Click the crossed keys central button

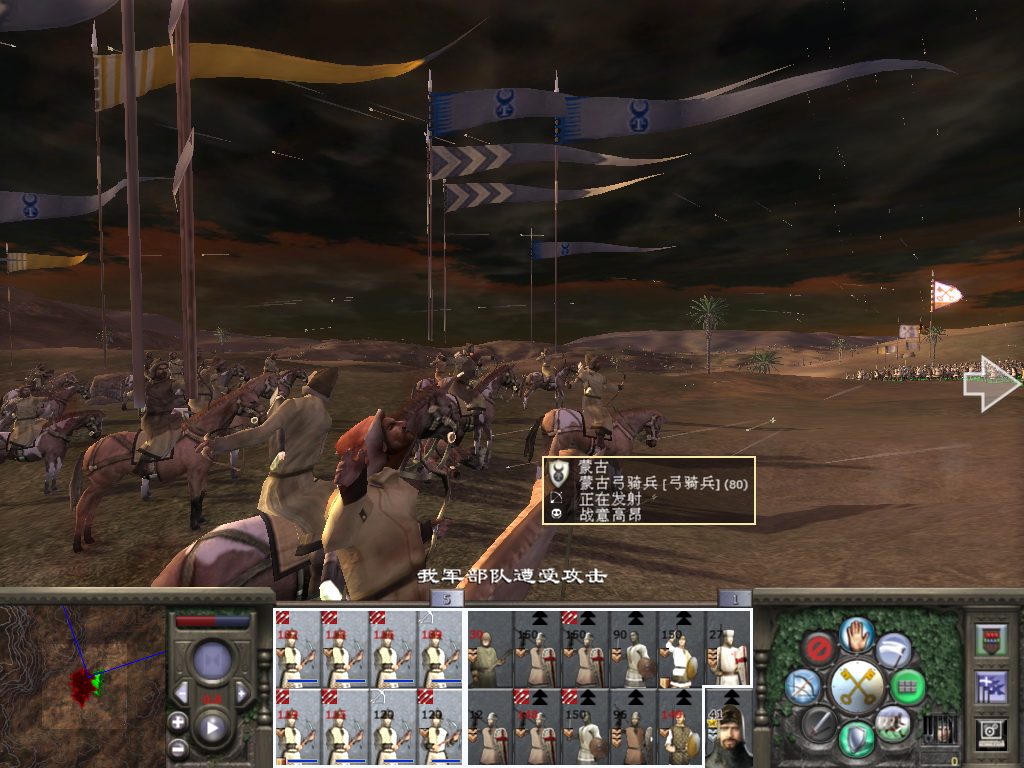pyautogui.click(x=857, y=686)
